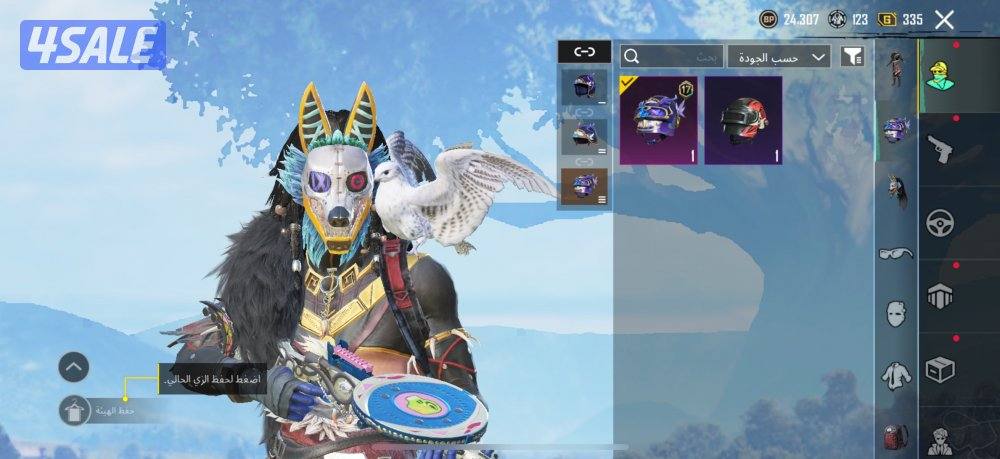The image size is (1000, 459).
Task: Switch to the steering wheel vehicles tab
Action: click(x=940, y=222)
